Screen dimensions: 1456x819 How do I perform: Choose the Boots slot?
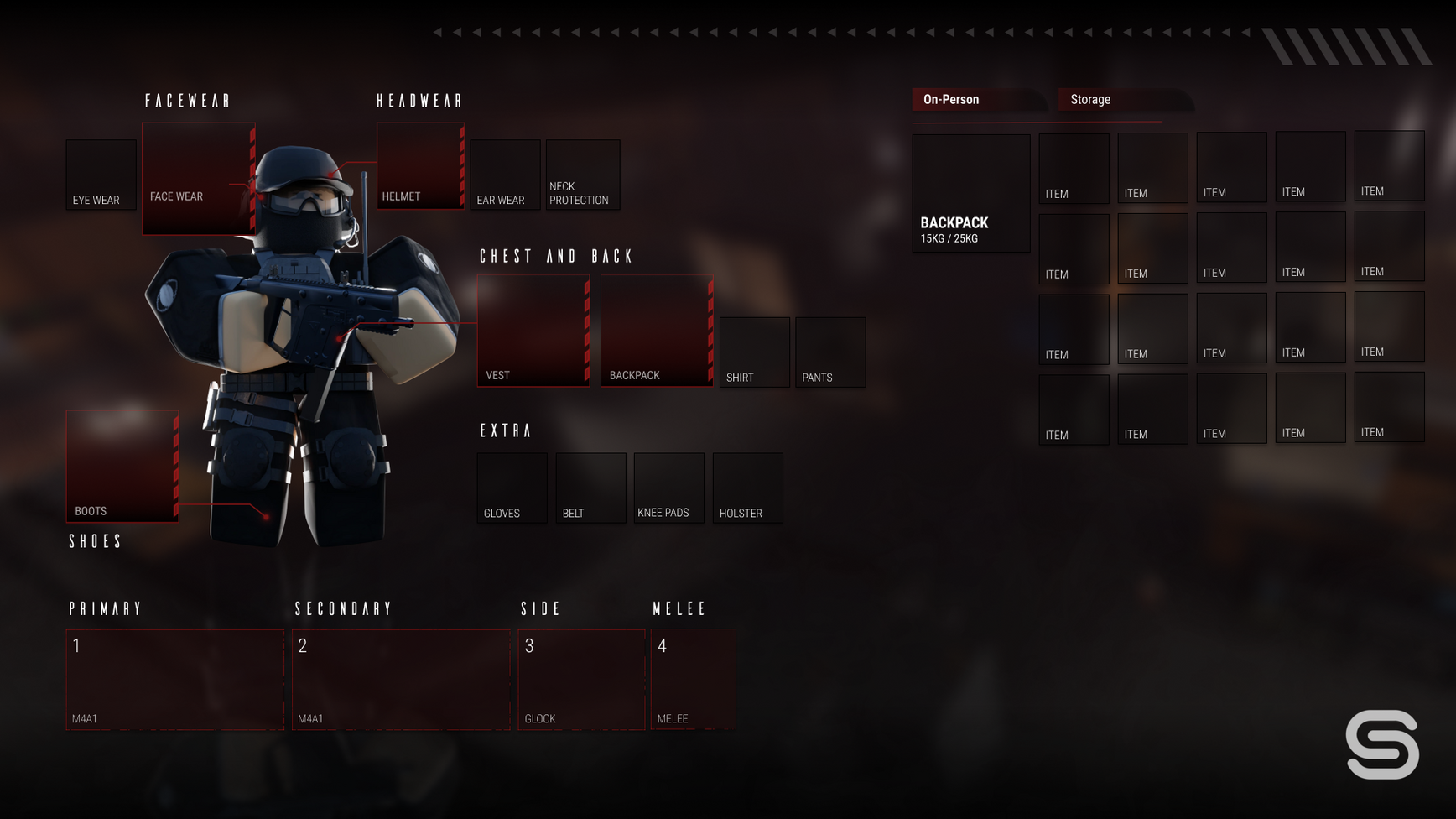pos(122,467)
